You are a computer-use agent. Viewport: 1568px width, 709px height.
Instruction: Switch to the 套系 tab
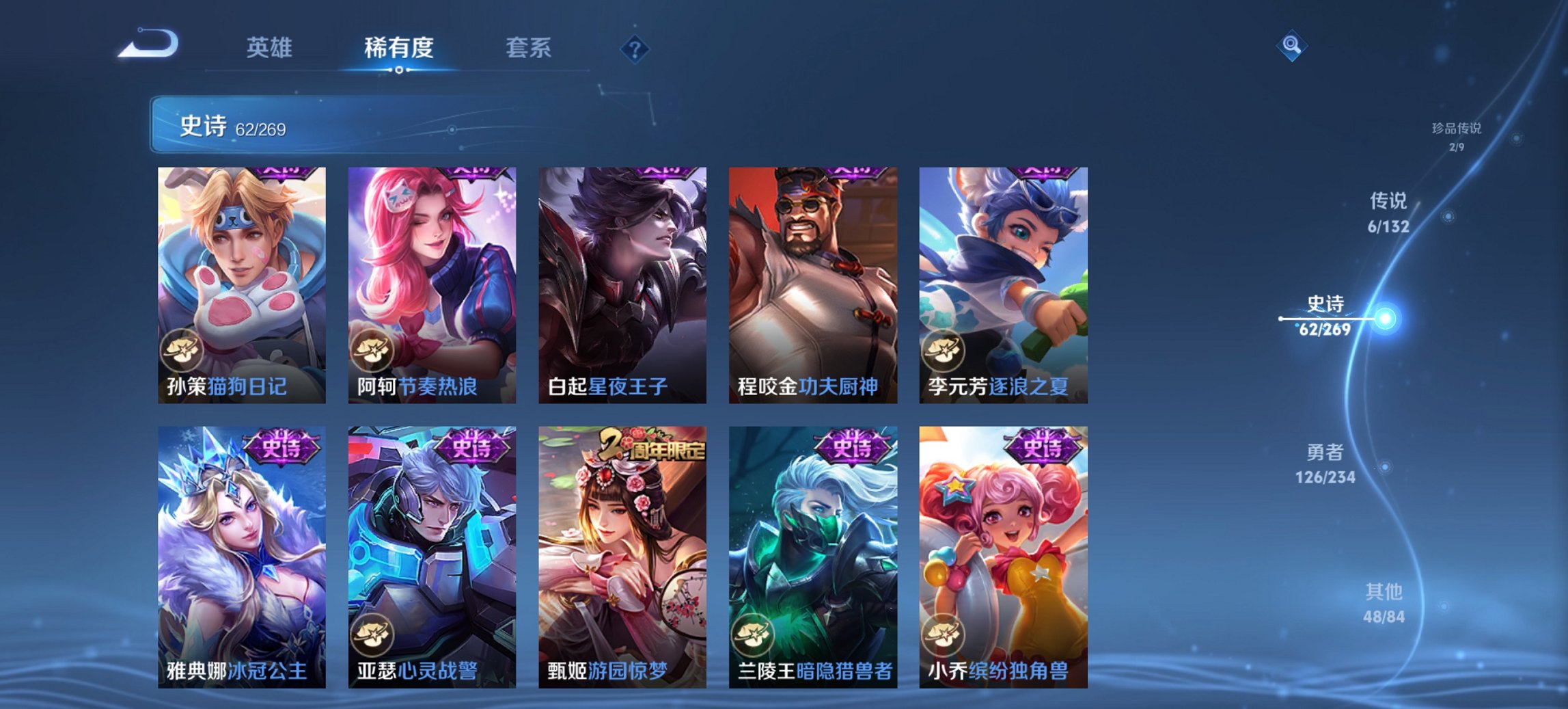click(529, 49)
